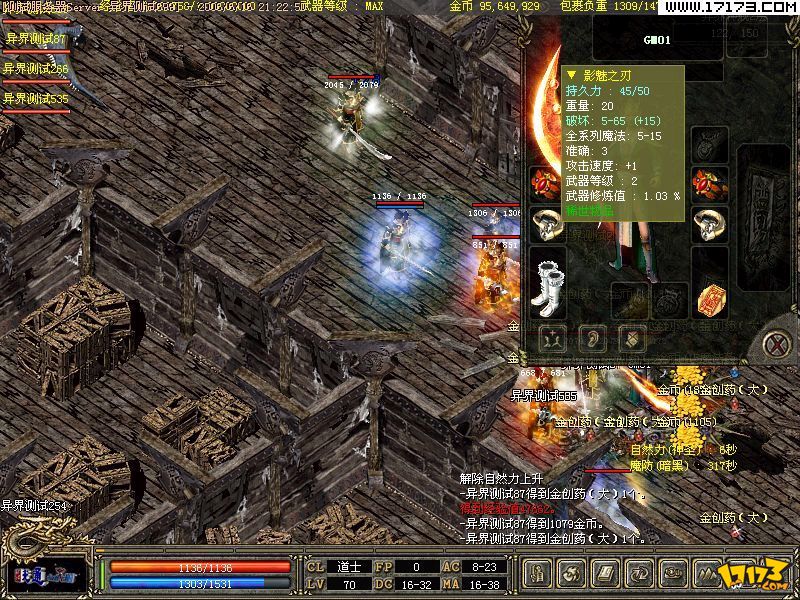800x600 pixels.
Task: Open the swirl icon button on bottom bar
Action: pos(573,574)
